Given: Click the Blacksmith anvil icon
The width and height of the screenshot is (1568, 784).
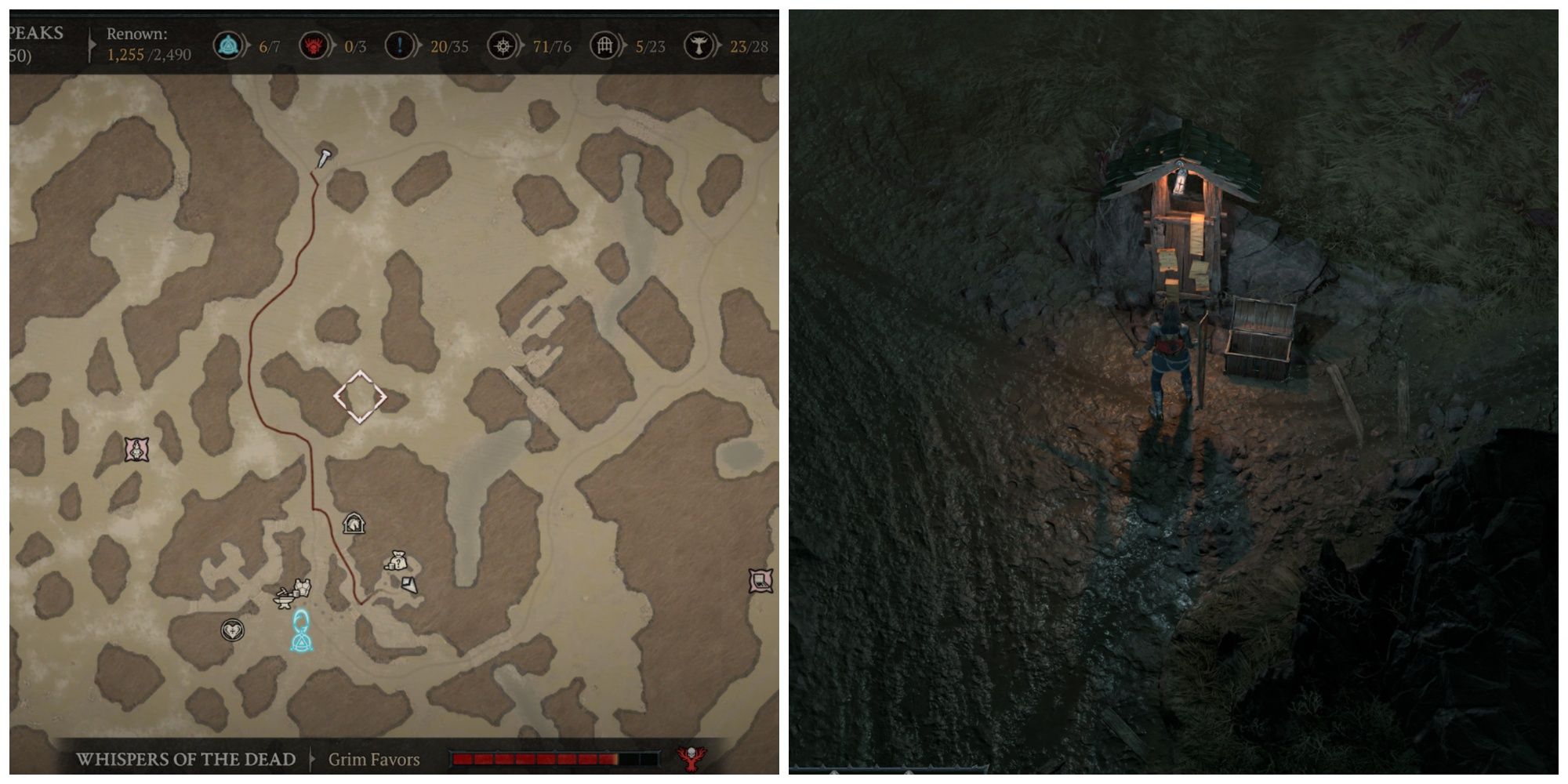Looking at the screenshot, I should tap(284, 600).
